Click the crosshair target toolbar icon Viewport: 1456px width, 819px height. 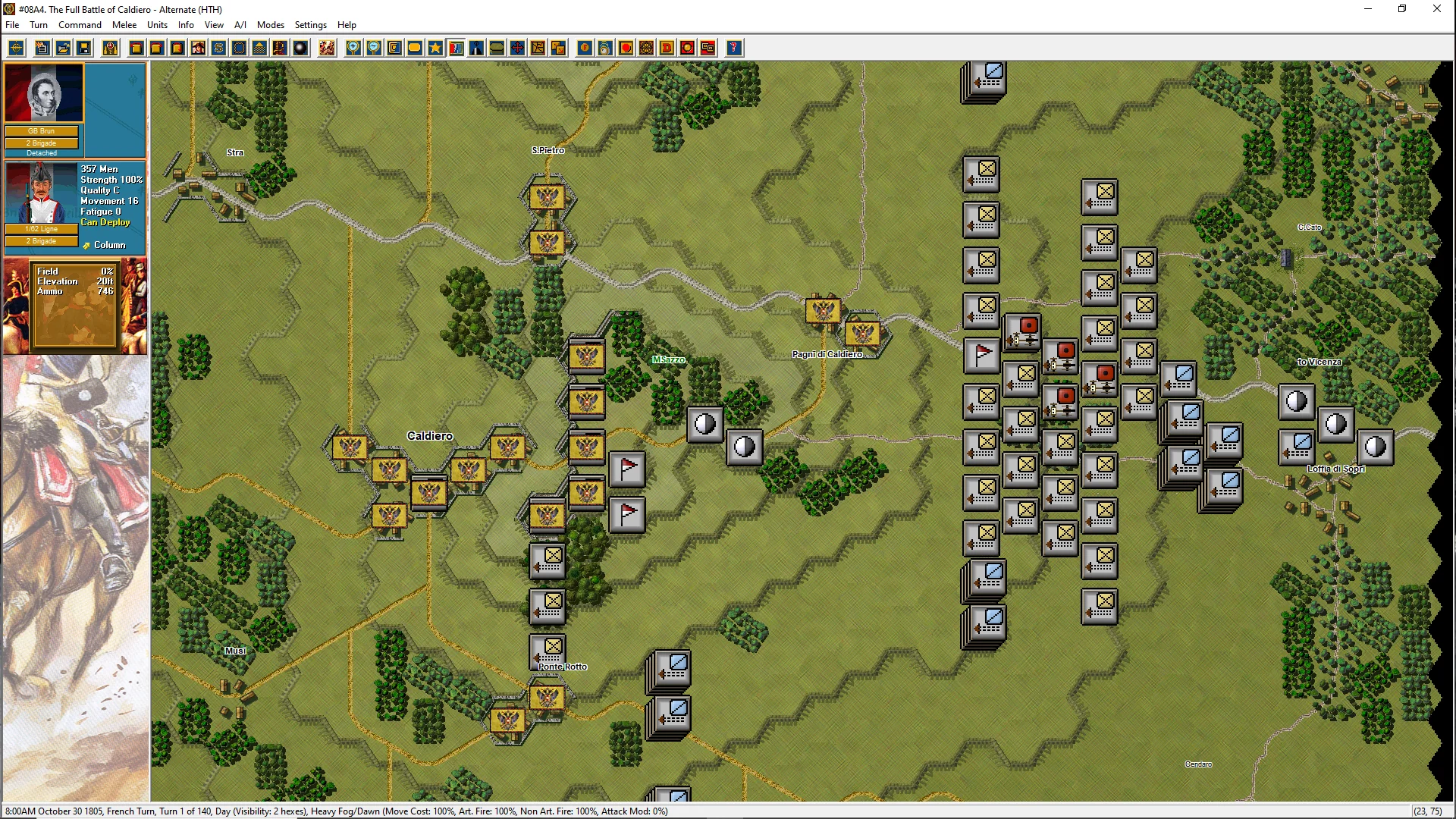coord(16,49)
